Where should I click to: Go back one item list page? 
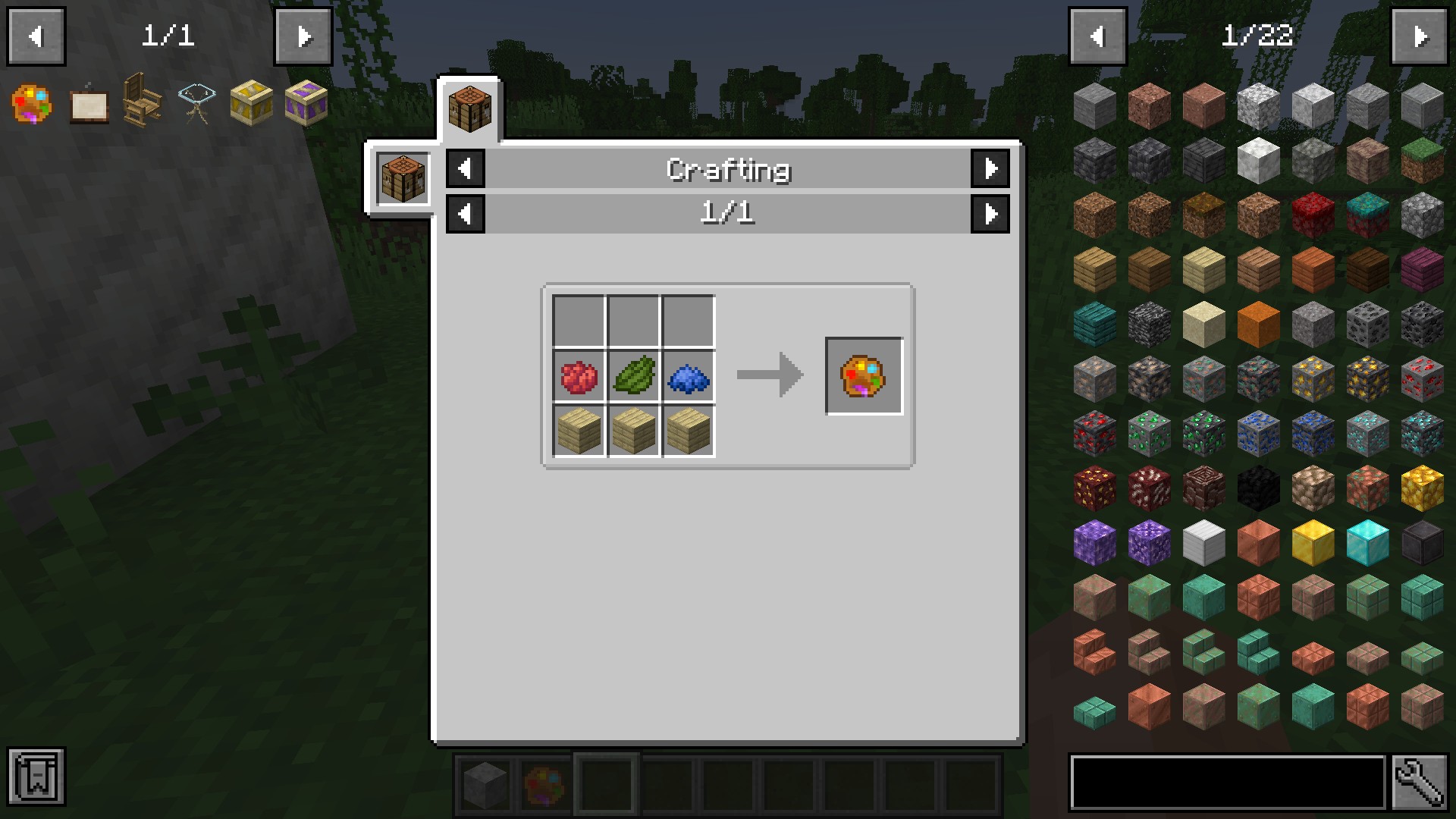point(1097,36)
